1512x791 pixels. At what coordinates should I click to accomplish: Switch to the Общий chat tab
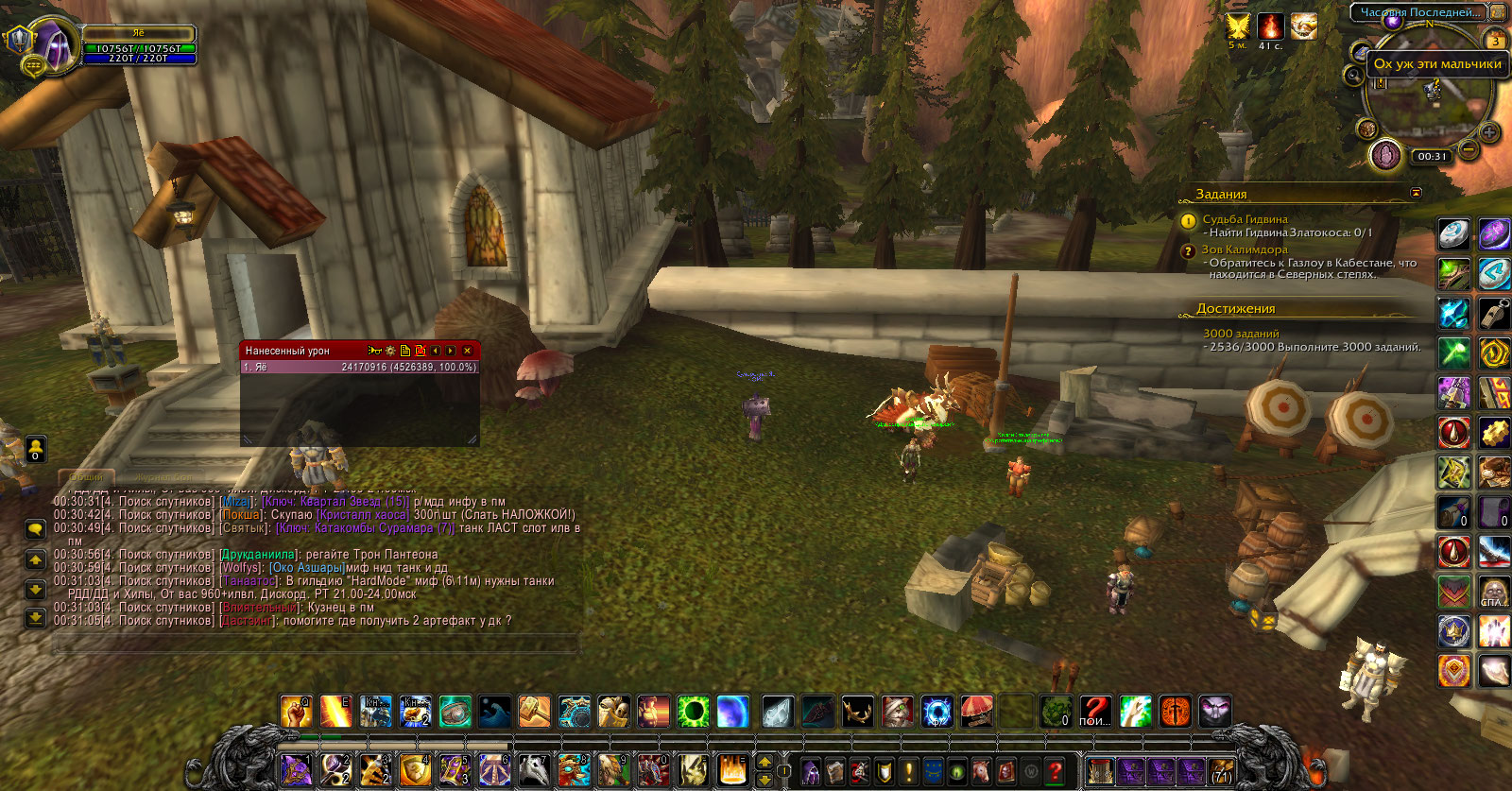[87, 476]
